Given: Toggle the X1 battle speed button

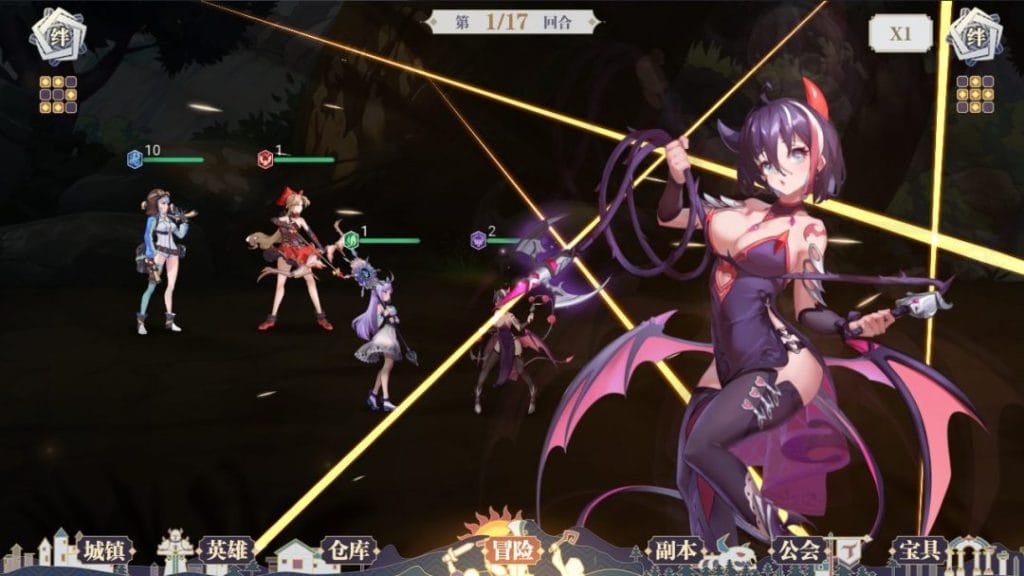Looking at the screenshot, I should coord(900,33).
